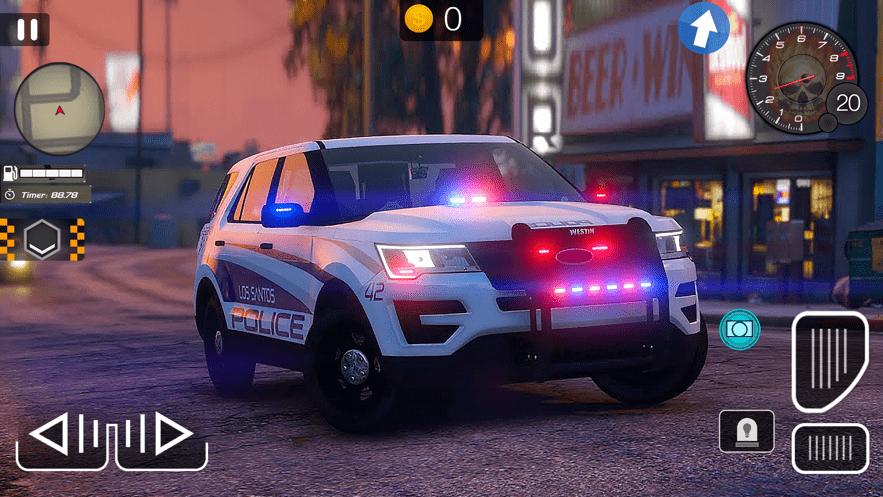Screen dimensions: 883x497
Task: Tap the blue upward arrow icon
Action: point(704,28)
